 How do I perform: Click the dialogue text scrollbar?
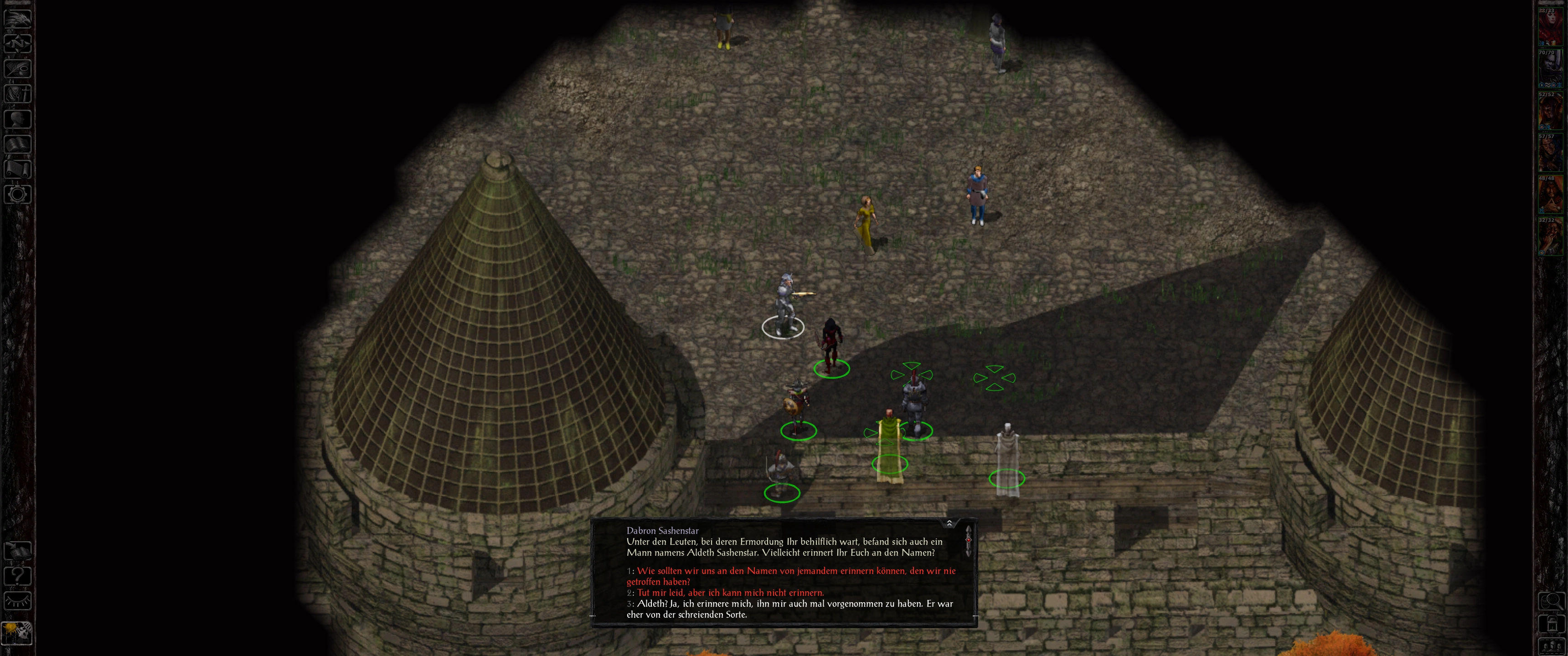[x=968, y=541]
